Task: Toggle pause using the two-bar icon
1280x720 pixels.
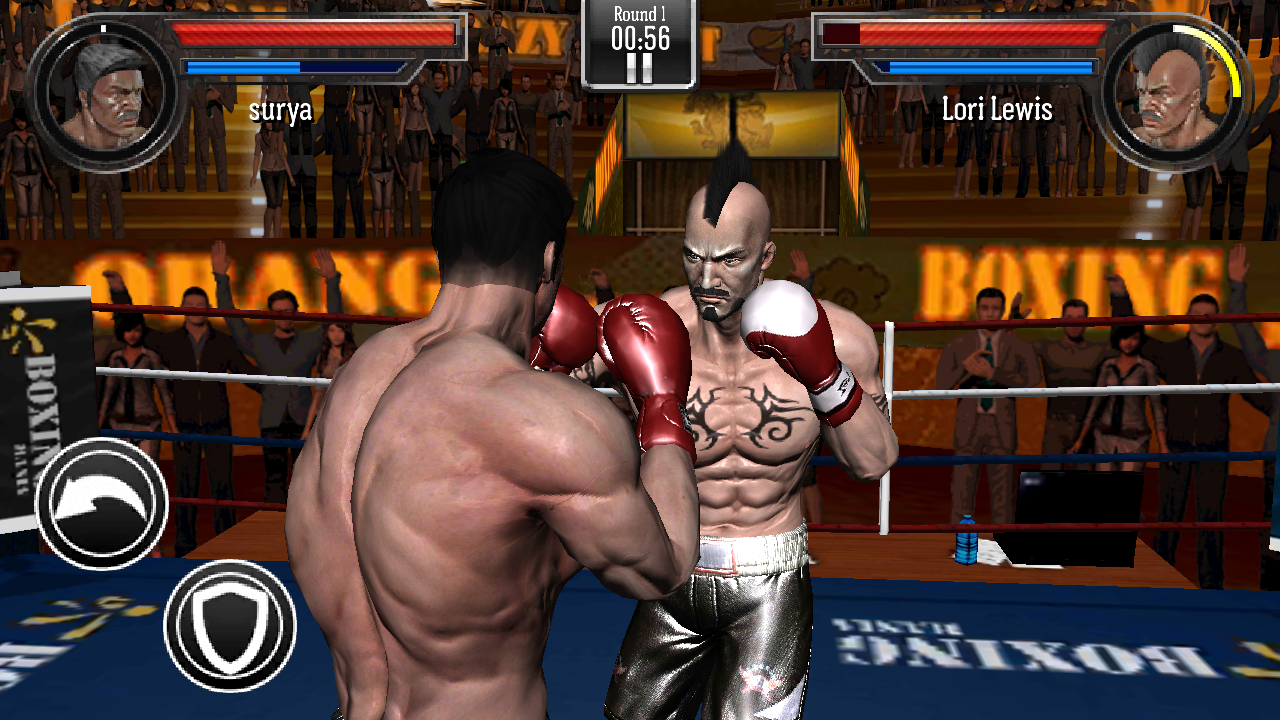Action: pos(639,66)
